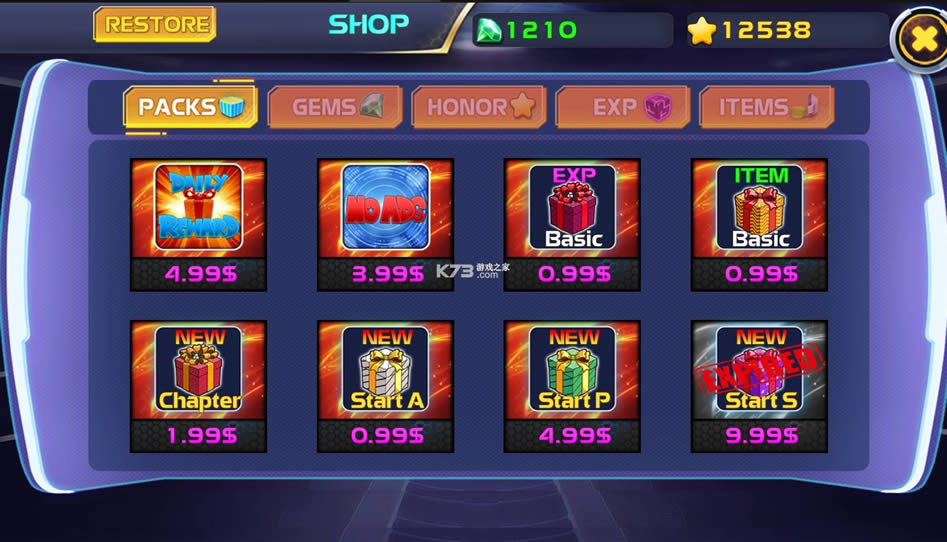The height and width of the screenshot is (542, 947).
Task: Choose the New Start P pack
Action: point(572,386)
